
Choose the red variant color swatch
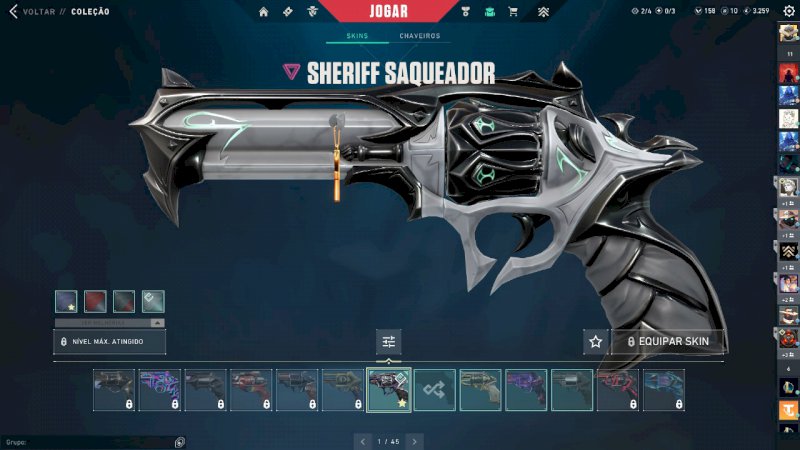coord(96,301)
